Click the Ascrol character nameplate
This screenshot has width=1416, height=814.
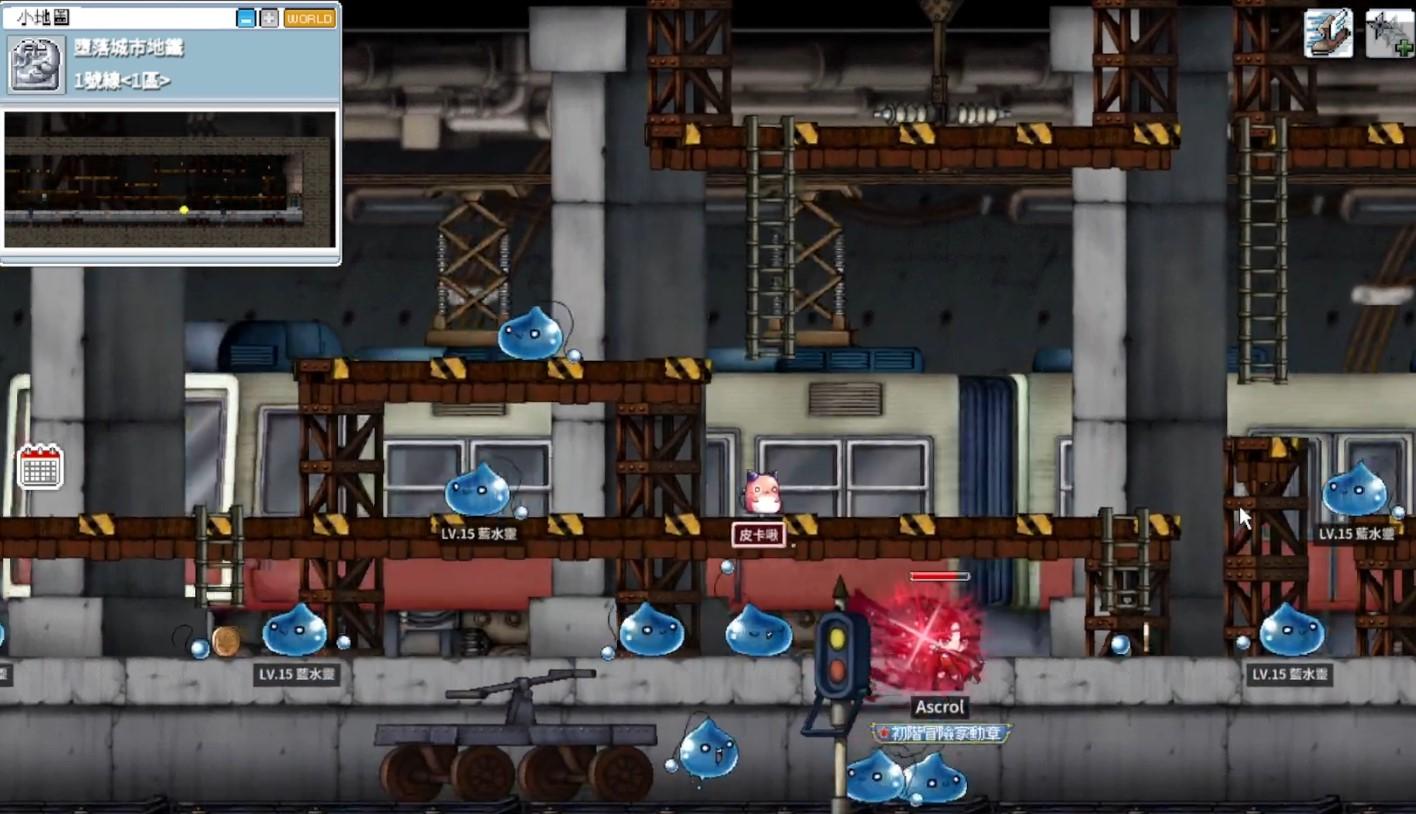pos(938,707)
